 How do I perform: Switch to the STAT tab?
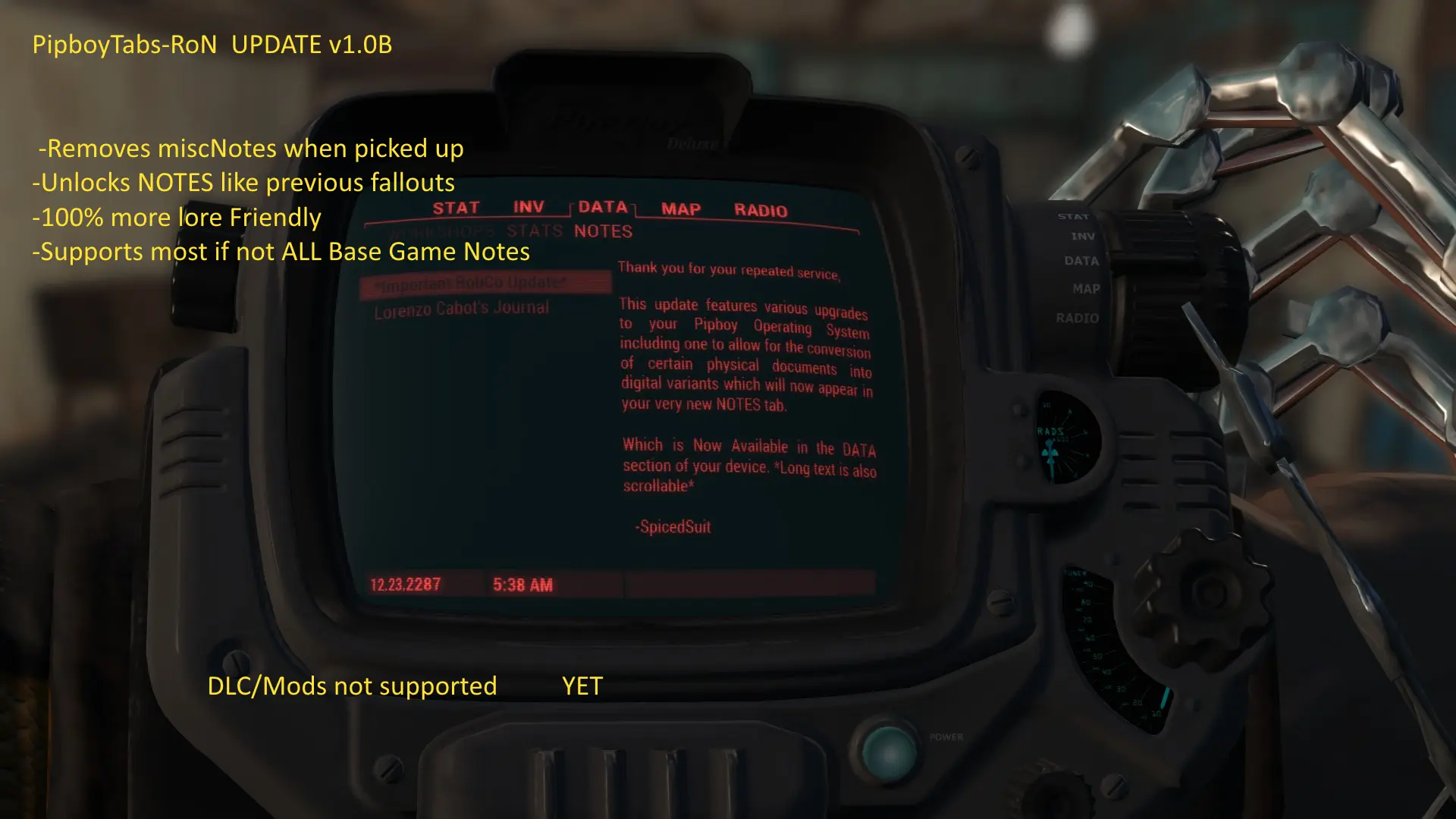(456, 209)
